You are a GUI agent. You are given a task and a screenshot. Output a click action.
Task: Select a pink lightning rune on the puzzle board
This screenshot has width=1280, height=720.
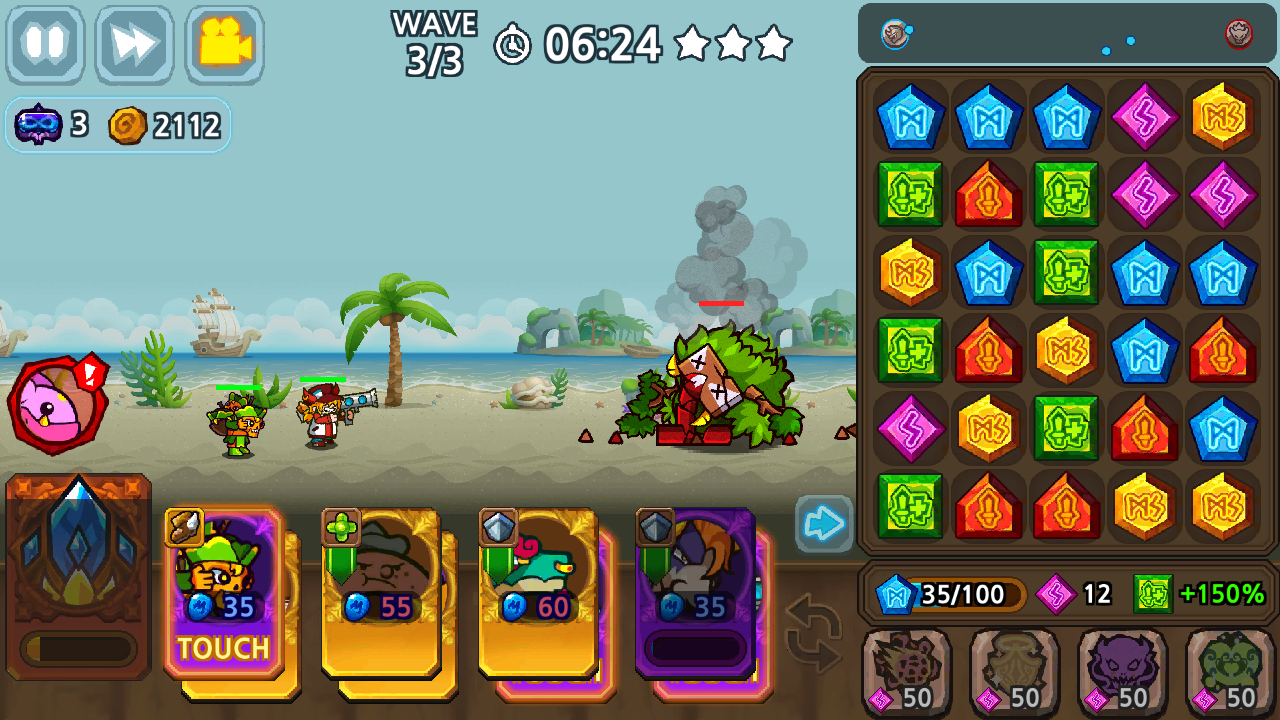pos(1144,117)
